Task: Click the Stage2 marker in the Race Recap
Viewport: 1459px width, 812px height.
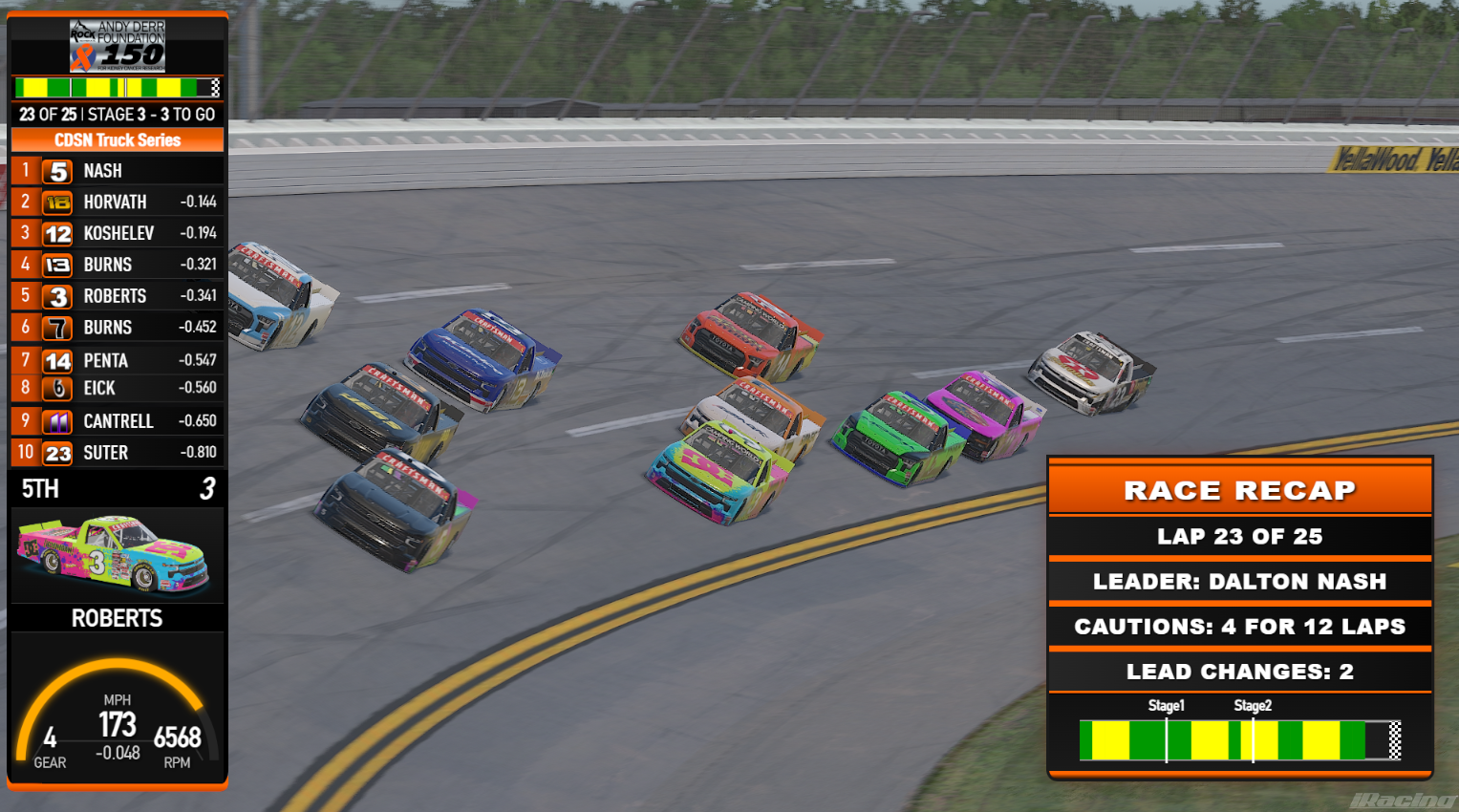Action: (1253, 706)
